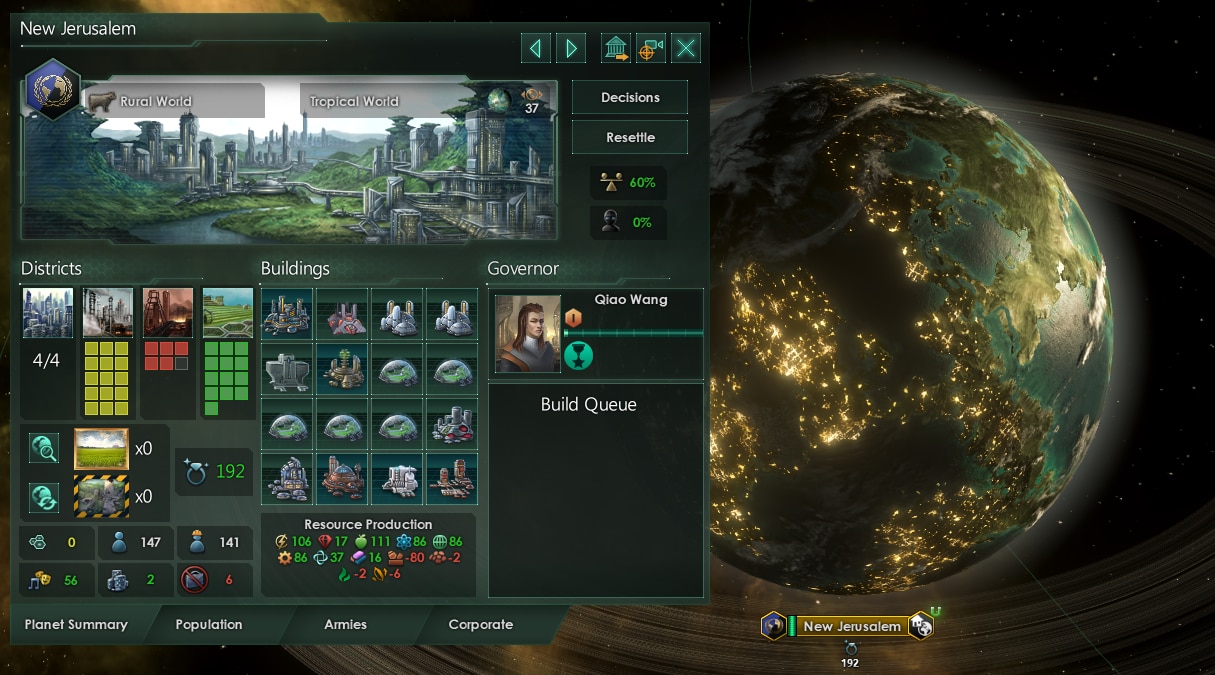Select governor Qiao Wang's portrait
Screen dimensions: 1215x675
(x=528, y=334)
